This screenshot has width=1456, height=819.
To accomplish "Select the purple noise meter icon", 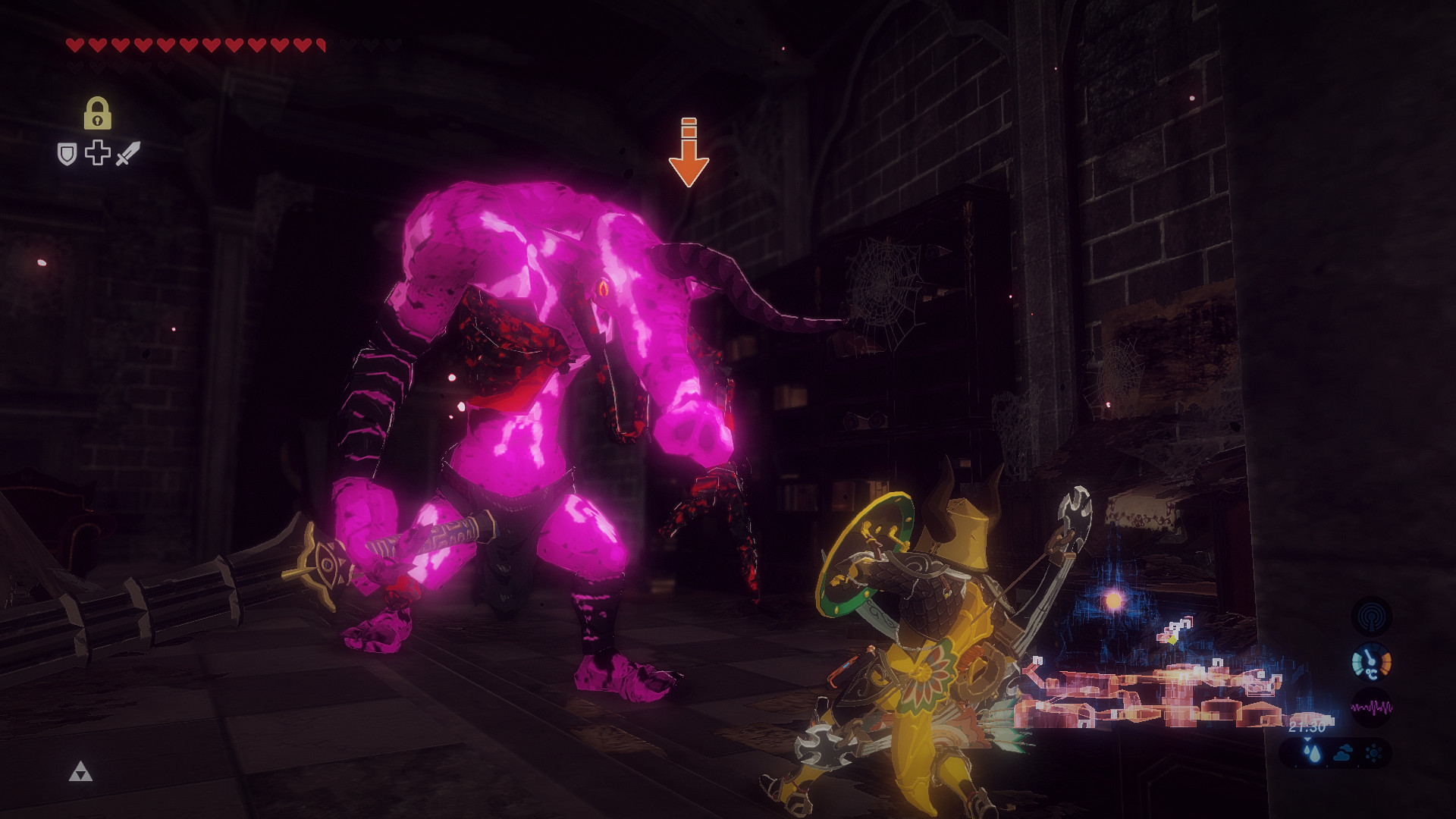I will tap(1371, 707).
